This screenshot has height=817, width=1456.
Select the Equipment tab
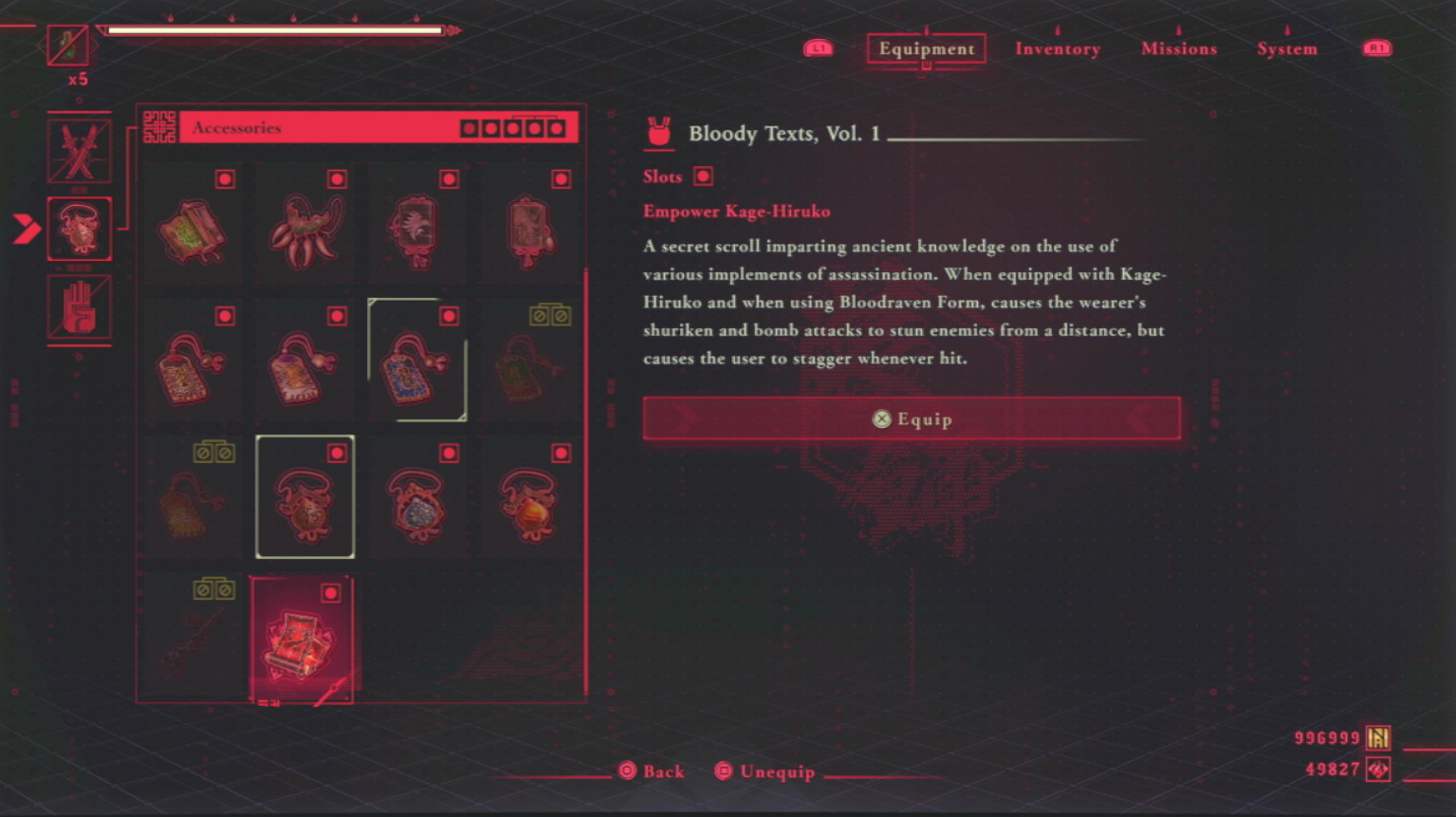[926, 48]
